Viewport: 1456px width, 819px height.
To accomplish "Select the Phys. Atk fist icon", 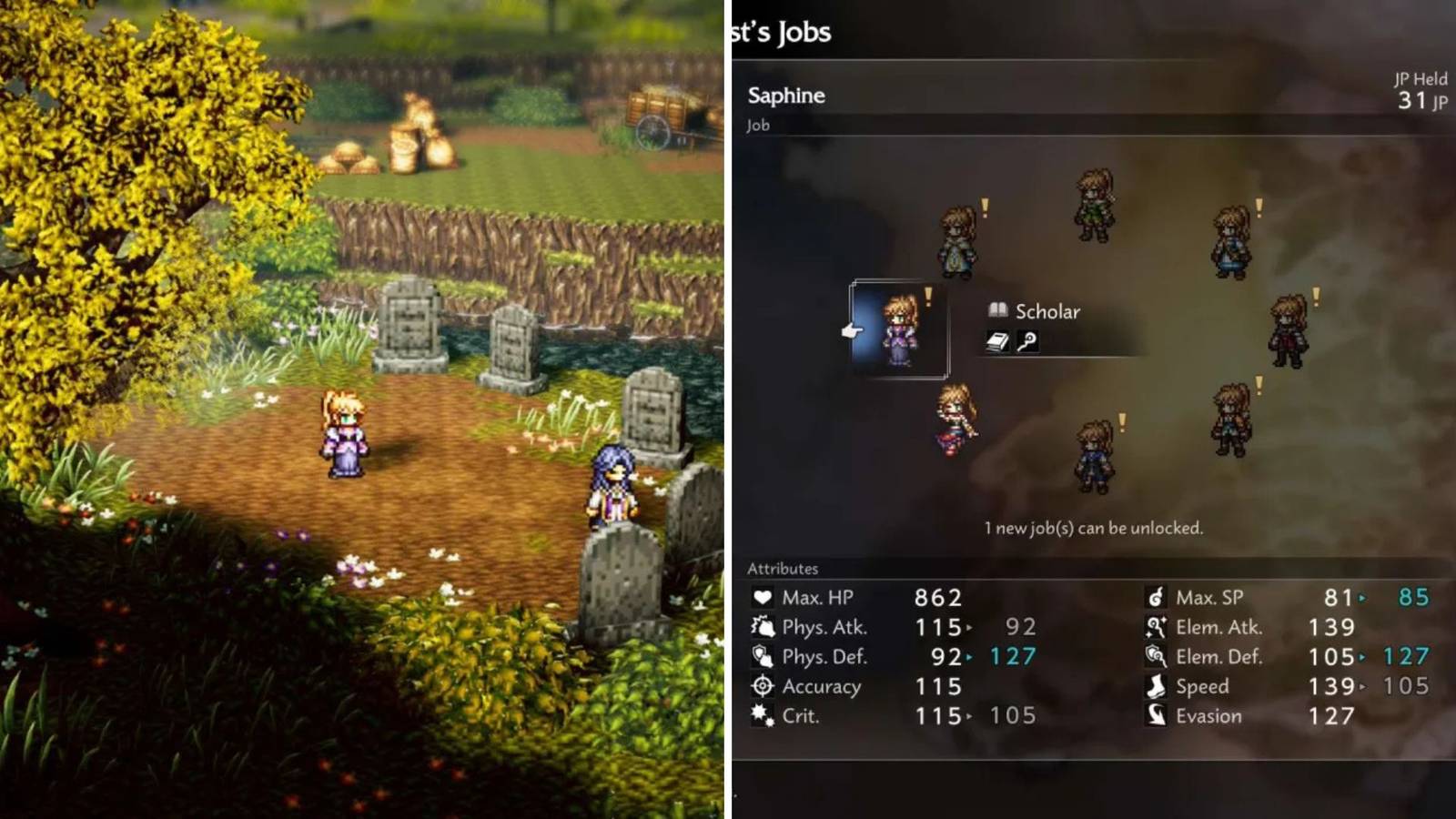I will tap(763, 628).
